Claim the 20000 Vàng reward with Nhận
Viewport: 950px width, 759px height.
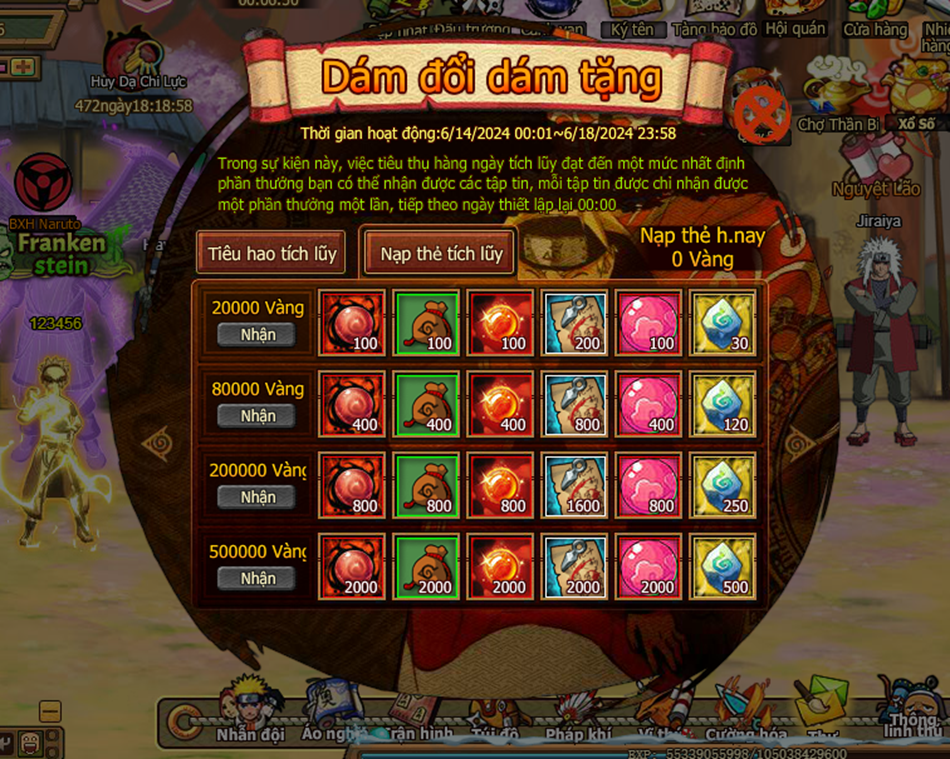coord(258,334)
